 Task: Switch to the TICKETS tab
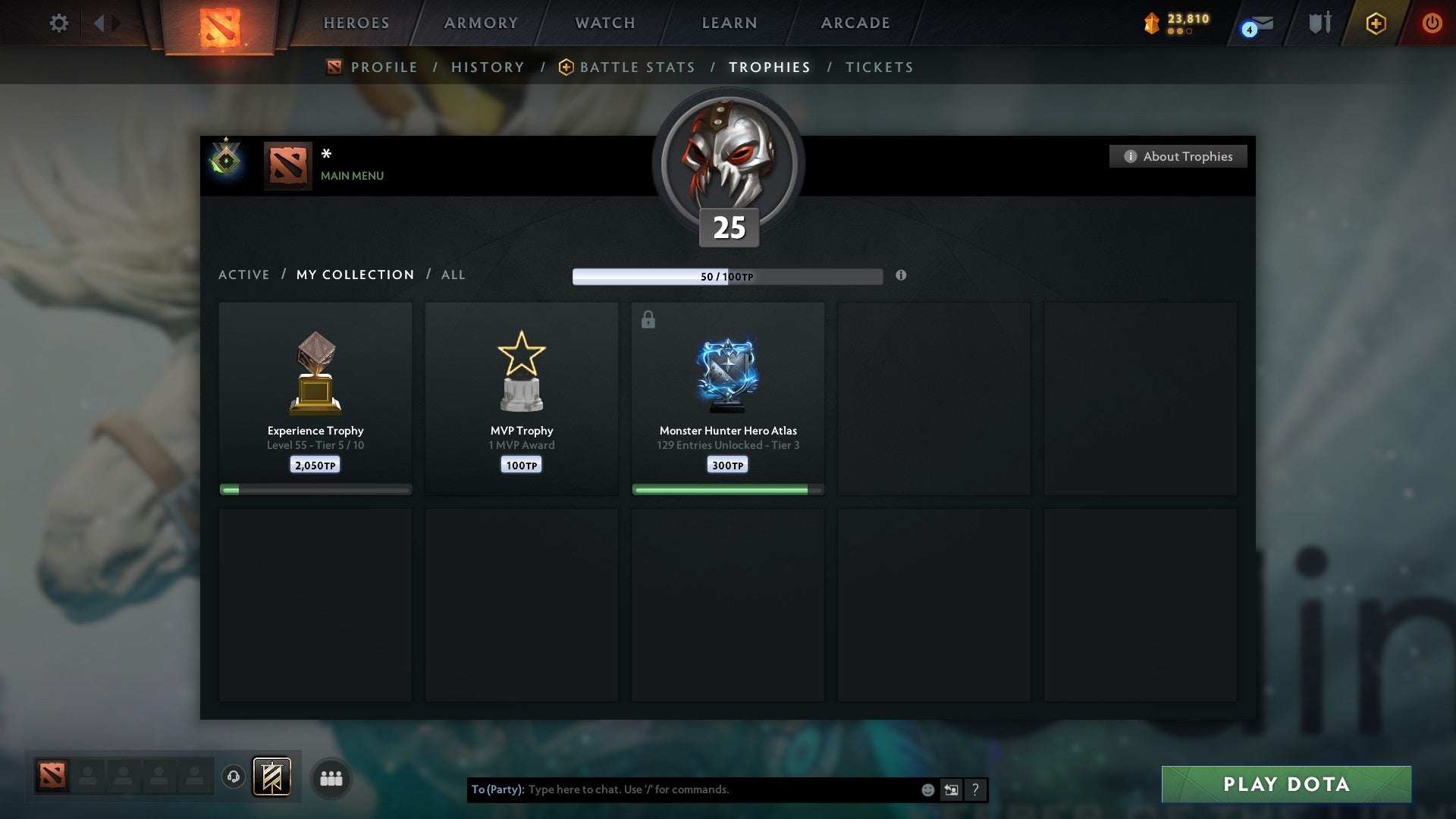[878, 67]
